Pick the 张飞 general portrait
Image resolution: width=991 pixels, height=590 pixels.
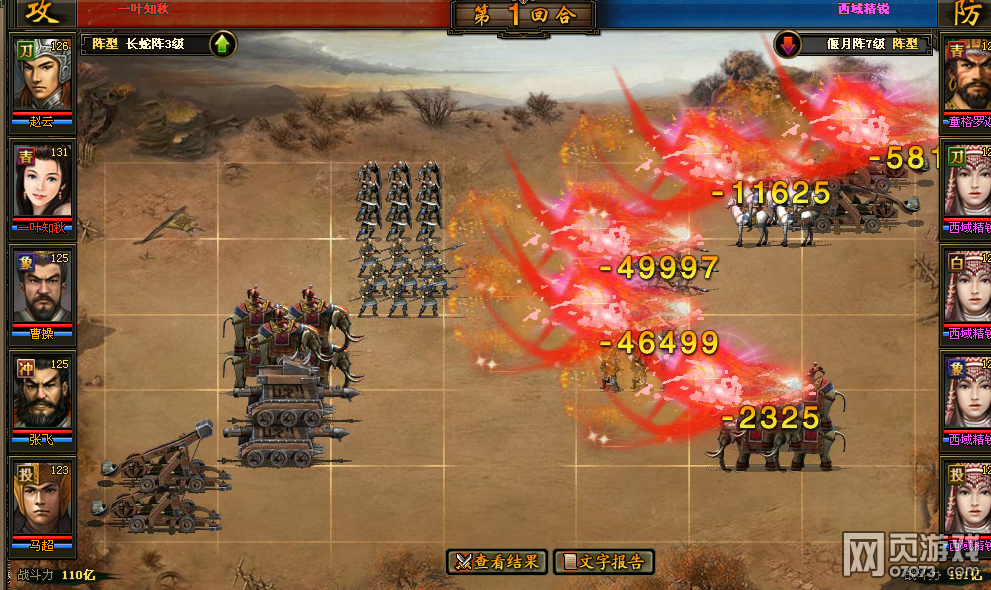point(42,393)
